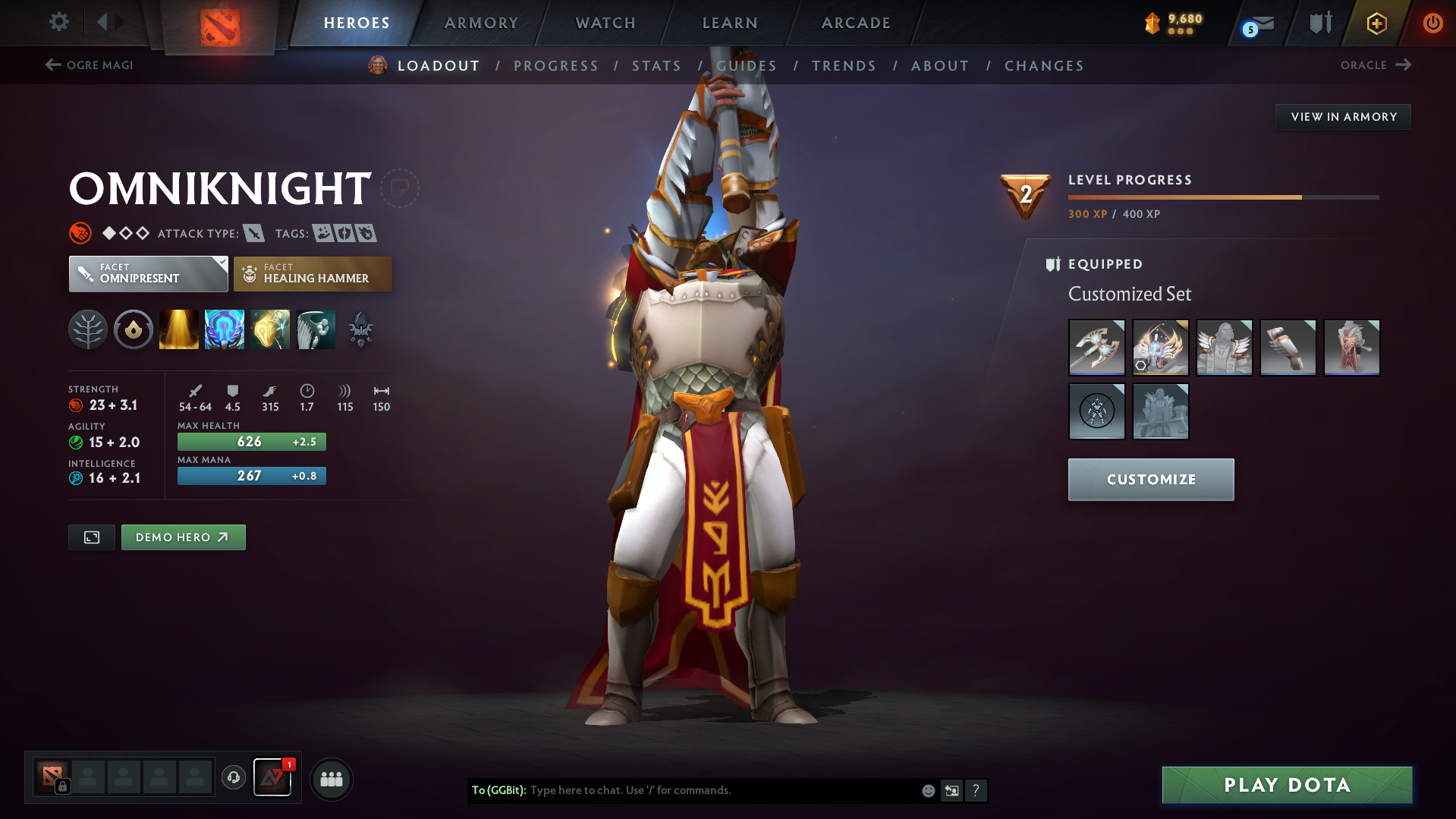The width and height of the screenshot is (1456, 819).
Task: Click the Customize button
Action: 1150,479
